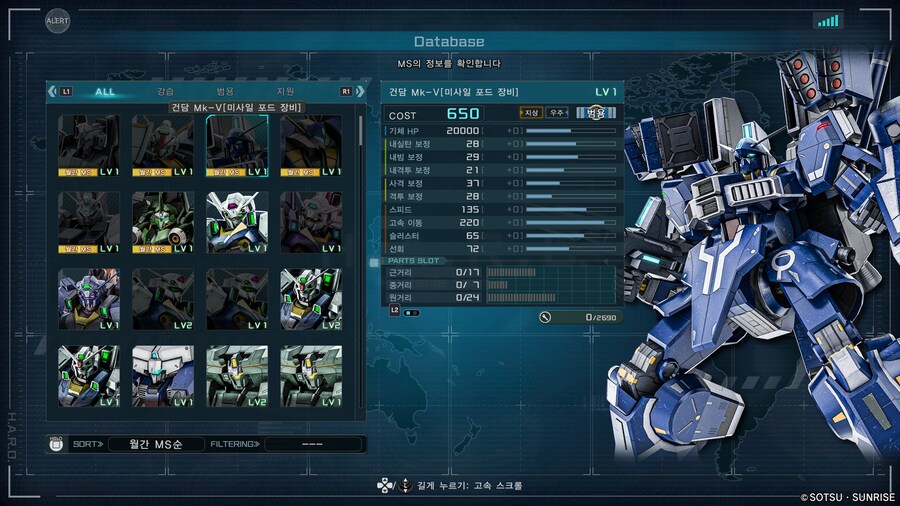Show the 지원 category tab

pos(286,92)
